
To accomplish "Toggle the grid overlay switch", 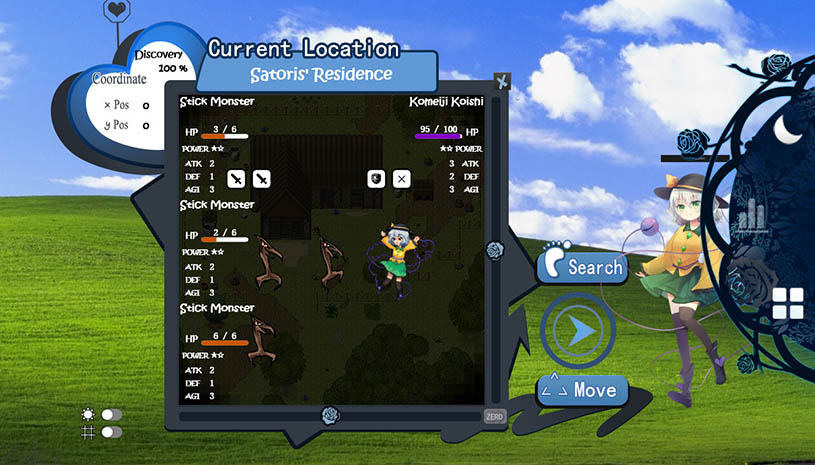I will click(x=111, y=431).
